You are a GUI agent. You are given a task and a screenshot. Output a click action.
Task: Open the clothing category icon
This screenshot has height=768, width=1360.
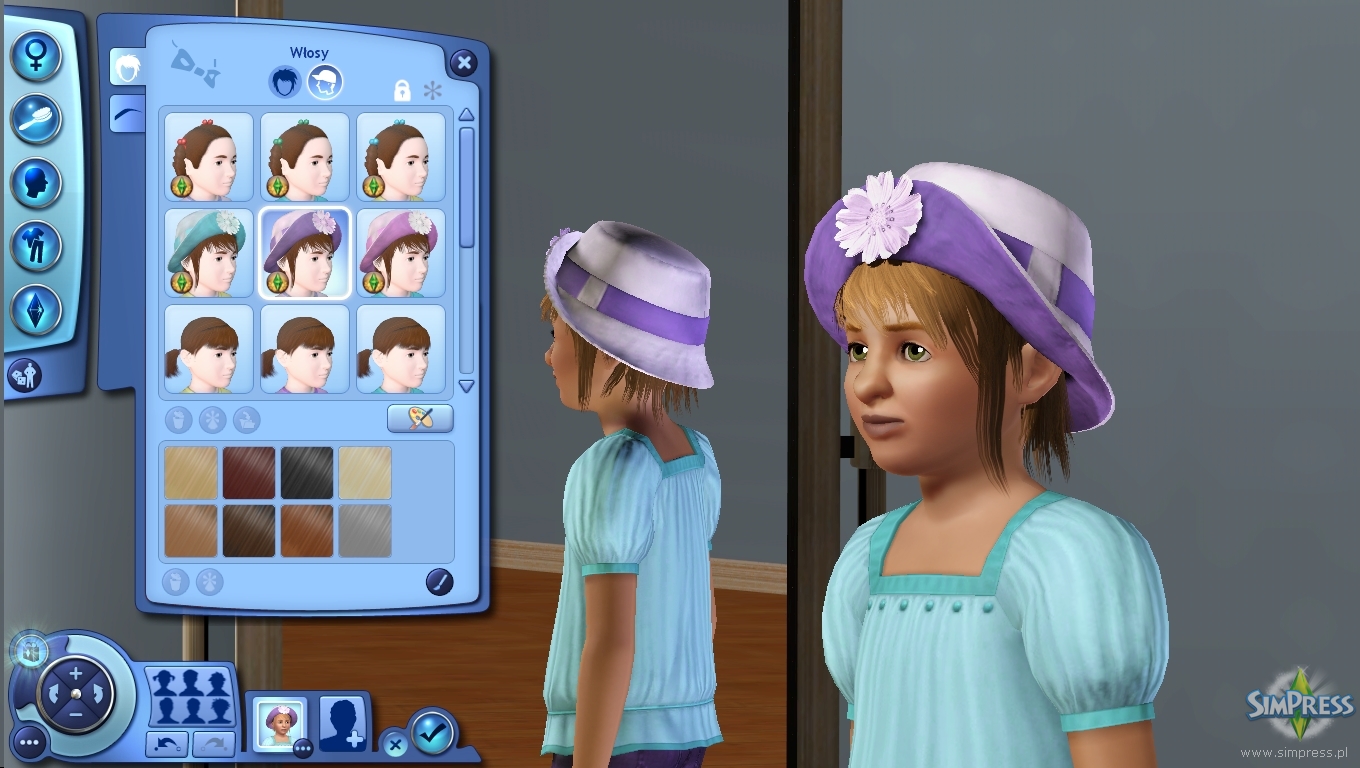(x=35, y=247)
